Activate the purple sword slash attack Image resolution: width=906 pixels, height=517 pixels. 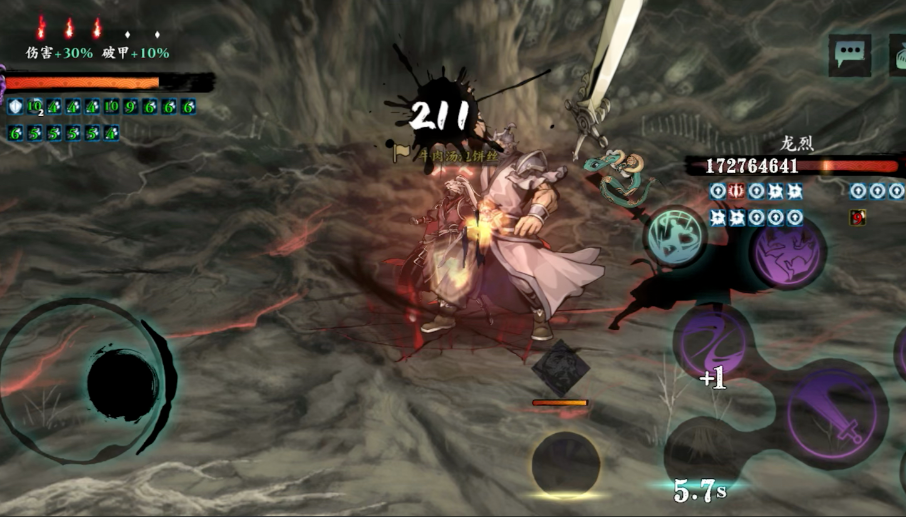pos(836,413)
